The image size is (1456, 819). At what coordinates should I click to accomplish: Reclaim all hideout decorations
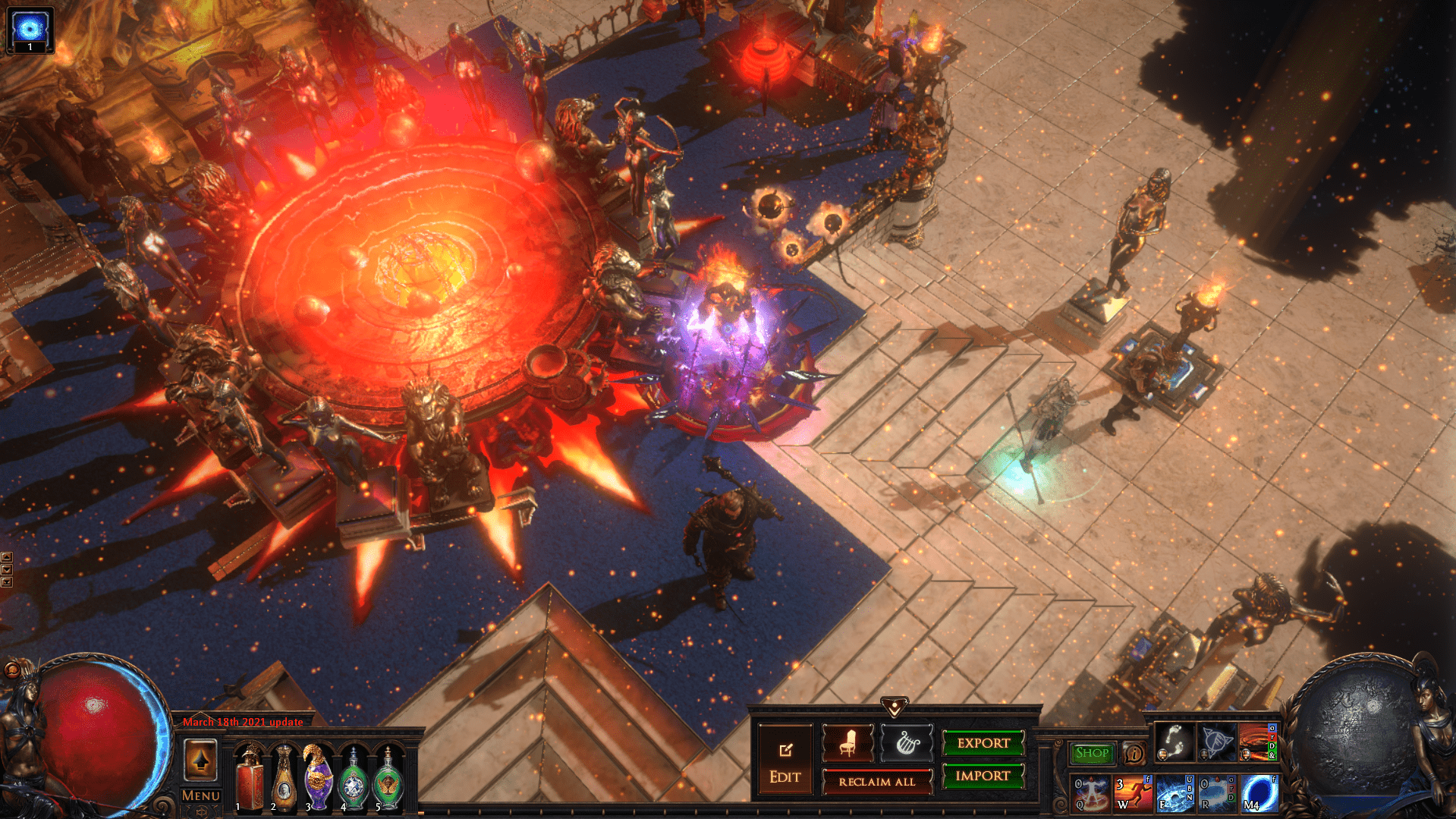pos(876,782)
